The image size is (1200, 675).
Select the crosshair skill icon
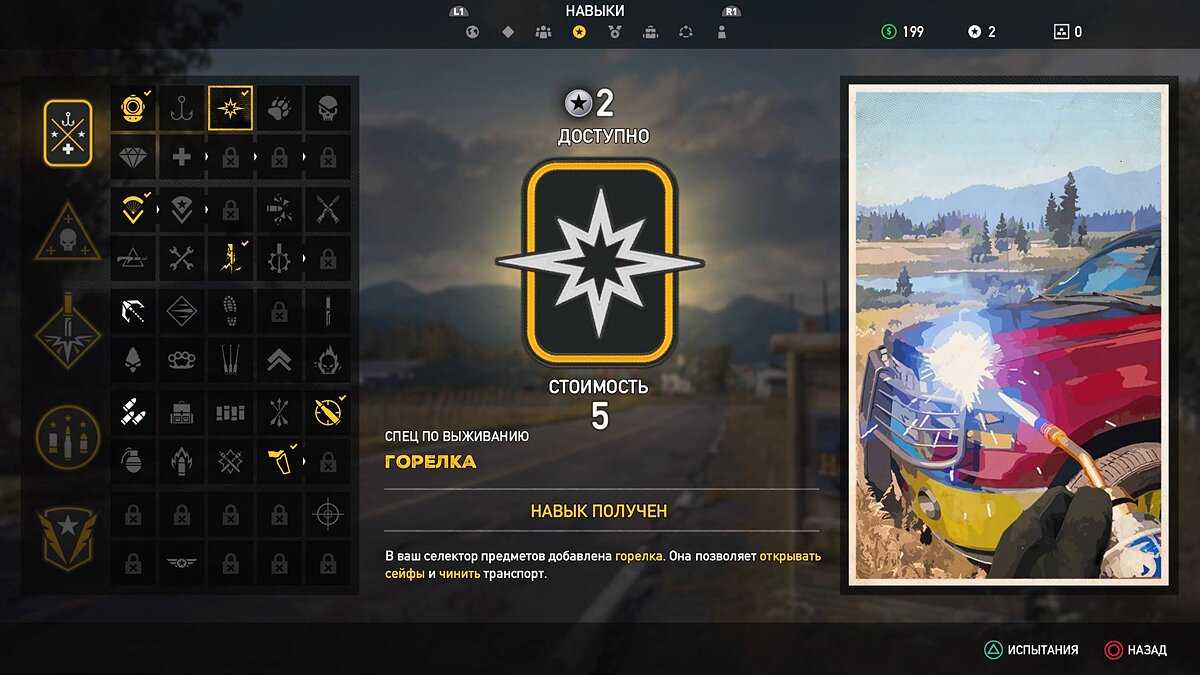pyautogui.click(x=327, y=514)
